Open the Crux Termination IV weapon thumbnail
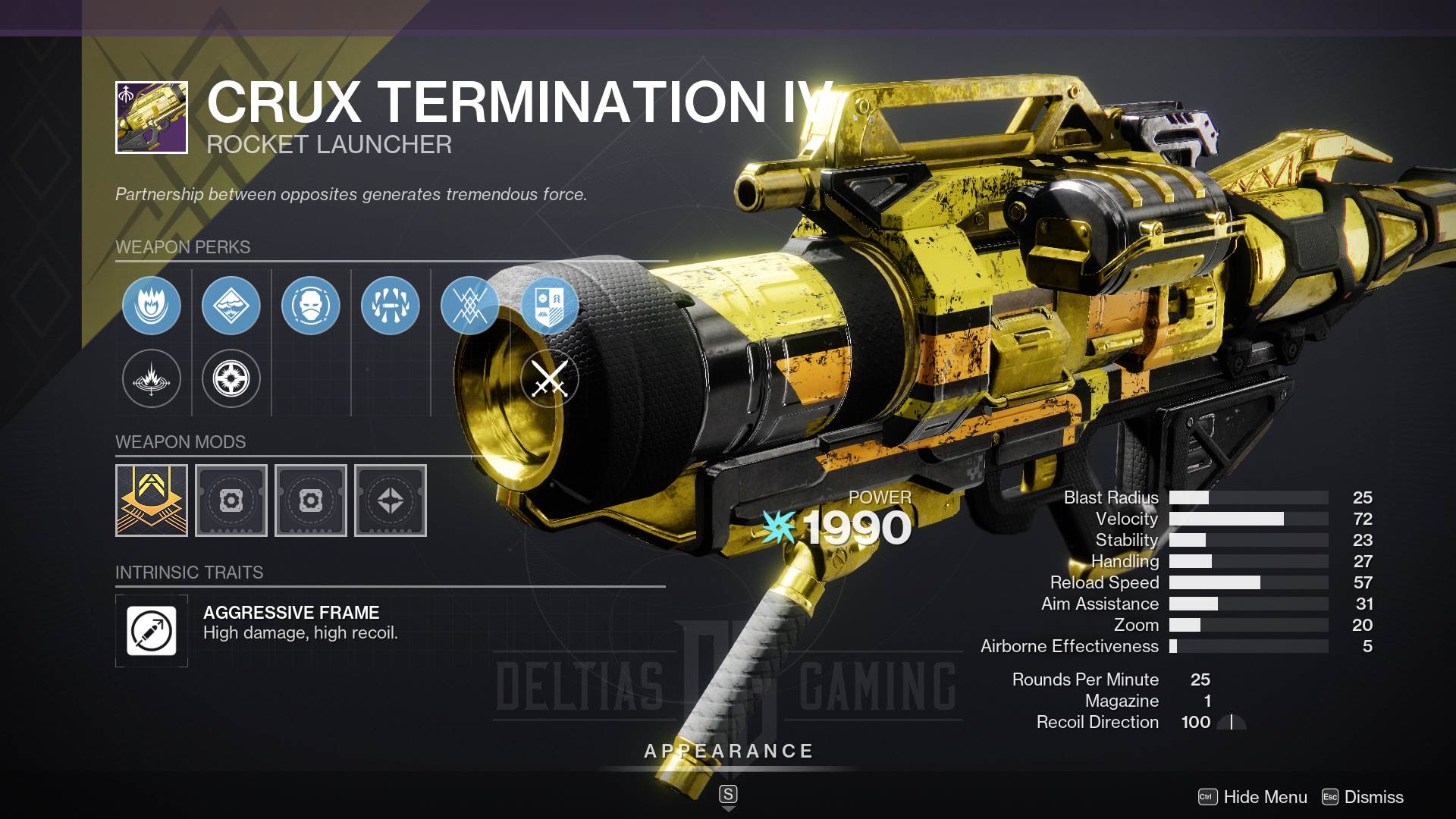This screenshot has height=819, width=1456. [x=152, y=118]
